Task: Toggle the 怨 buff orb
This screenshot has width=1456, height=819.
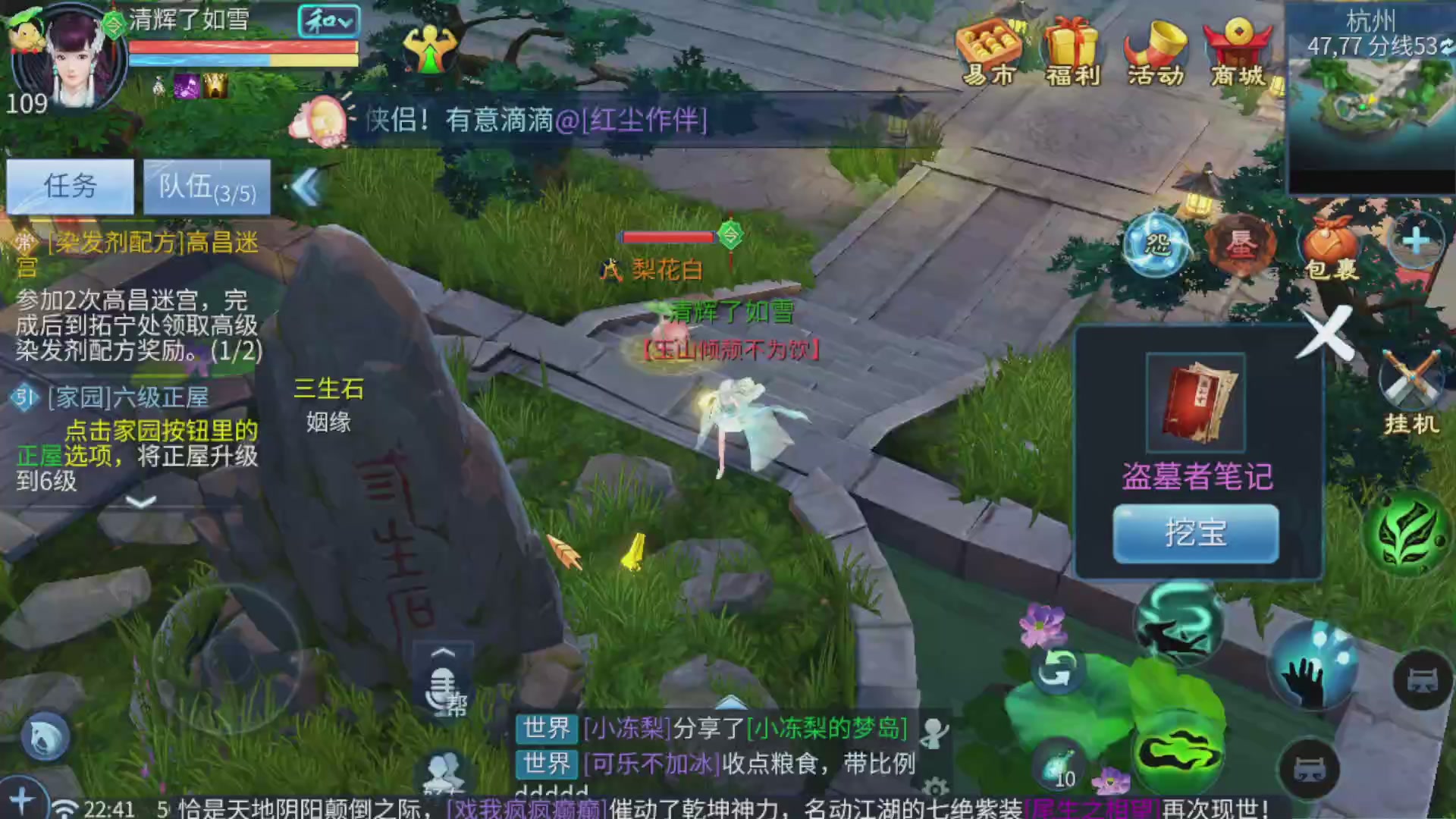Action: tap(1156, 246)
